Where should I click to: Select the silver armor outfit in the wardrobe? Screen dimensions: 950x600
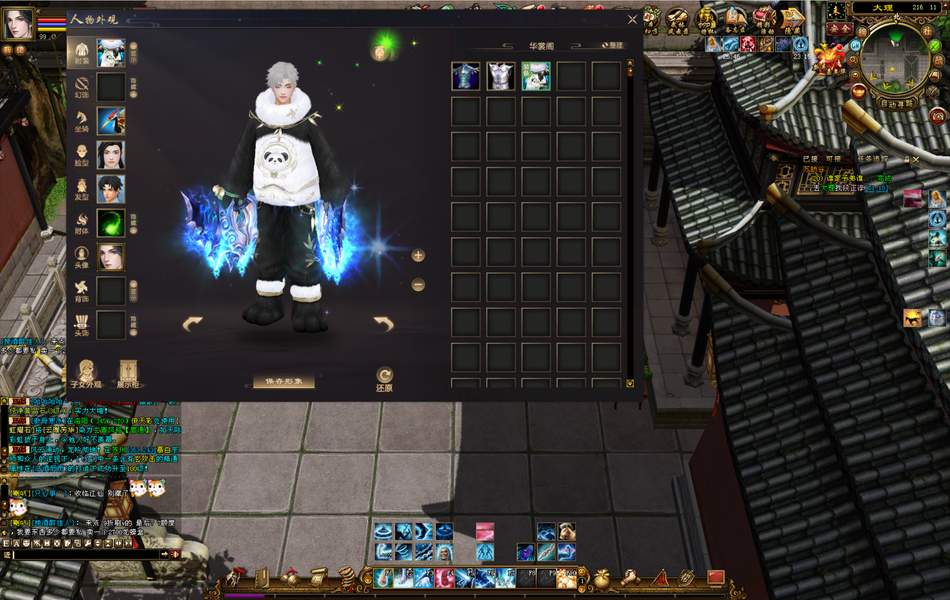(x=500, y=76)
